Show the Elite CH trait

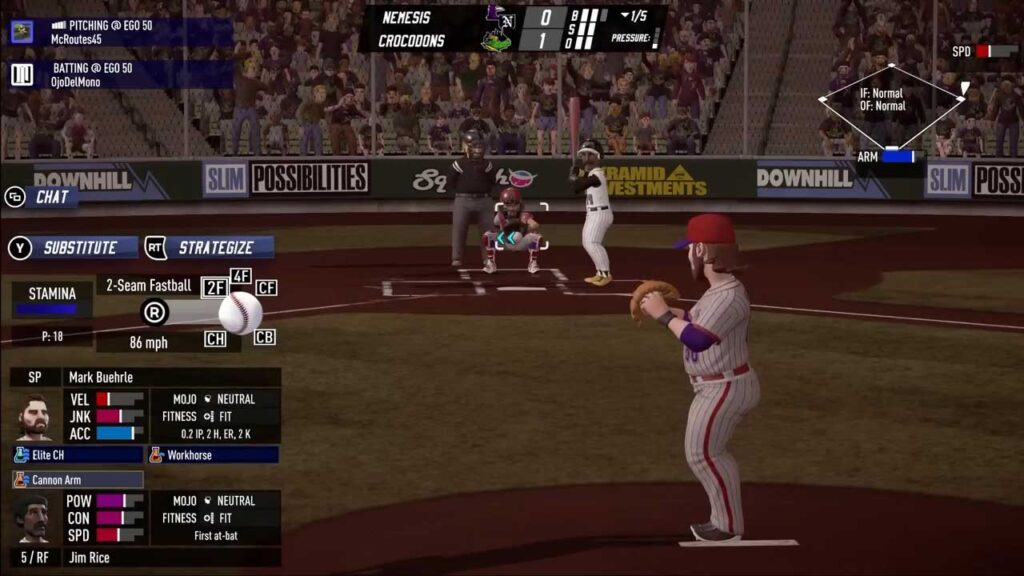[77, 455]
